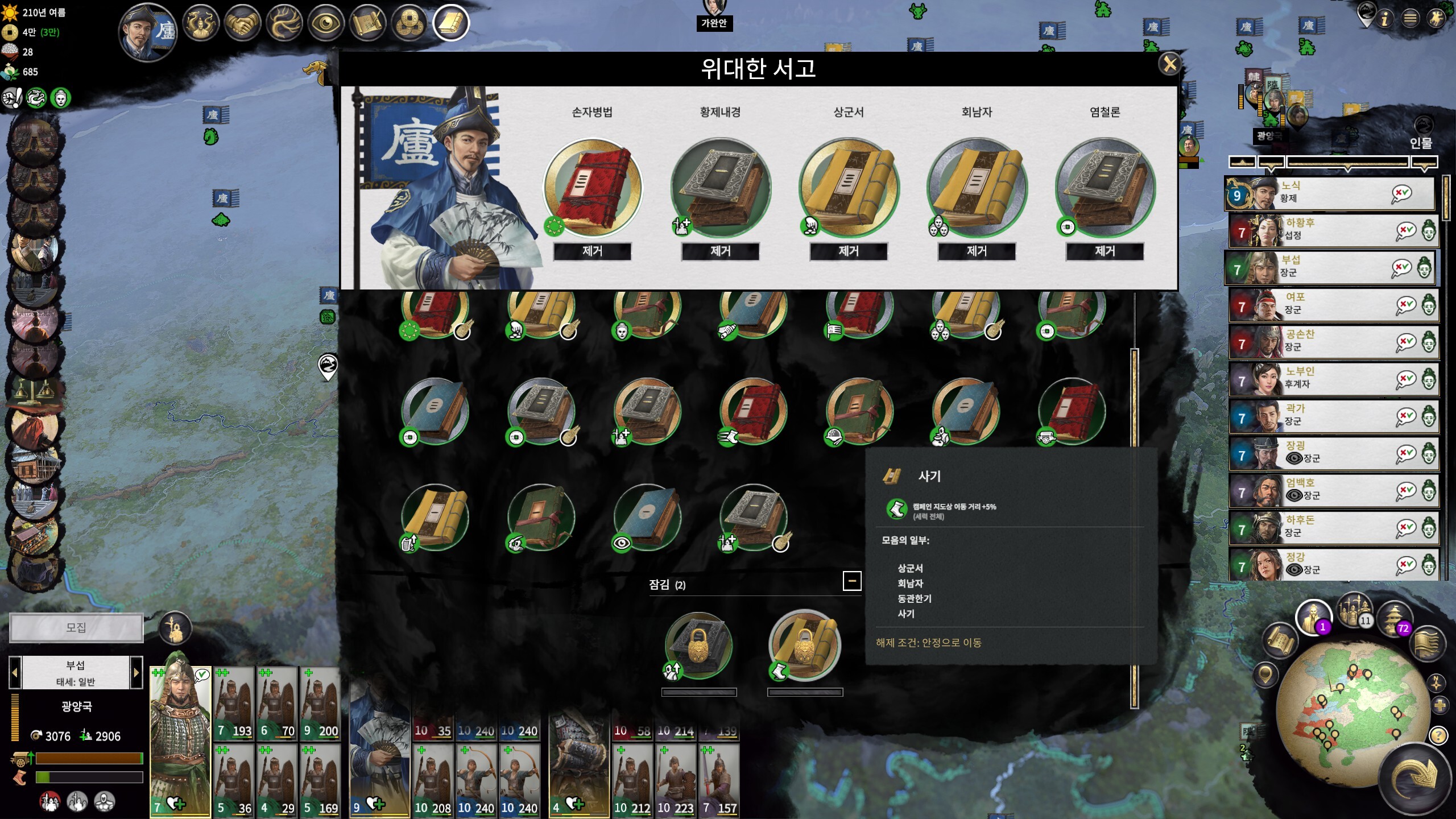Remove the 손자병법 book
1456x819 pixels.
point(592,251)
